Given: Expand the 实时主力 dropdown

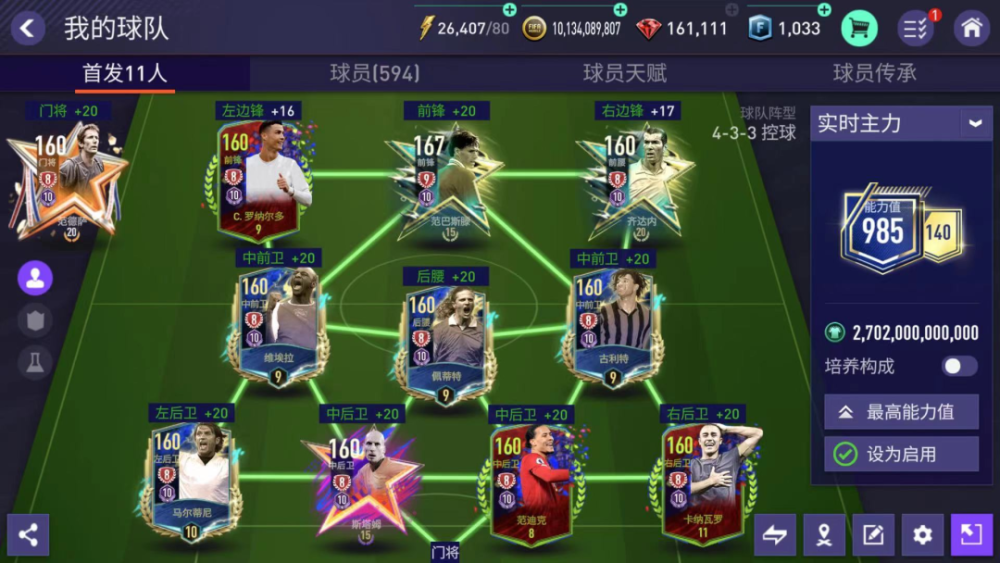Looking at the screenshot, I should (x=974, y=123).
